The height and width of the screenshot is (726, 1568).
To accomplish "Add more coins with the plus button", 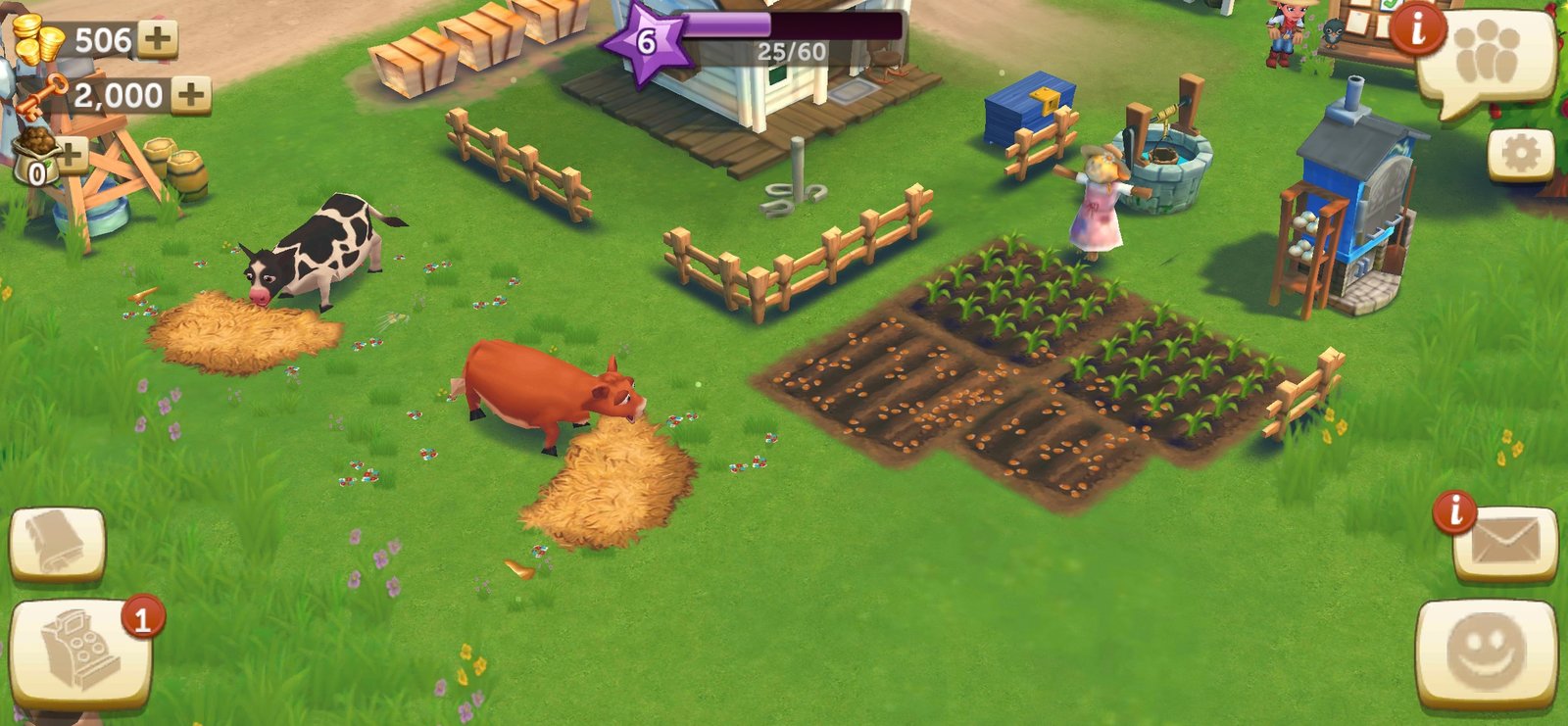I will point(157,40).
